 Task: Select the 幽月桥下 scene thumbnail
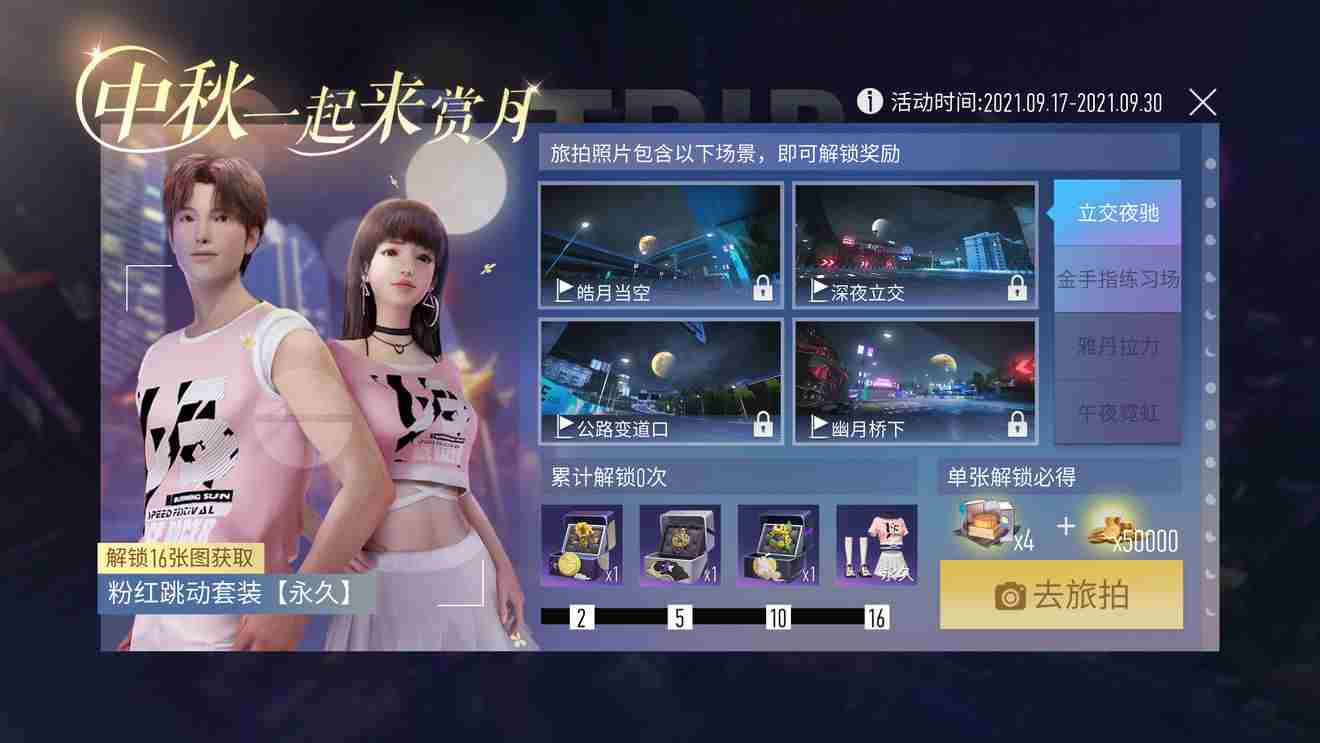913,378
